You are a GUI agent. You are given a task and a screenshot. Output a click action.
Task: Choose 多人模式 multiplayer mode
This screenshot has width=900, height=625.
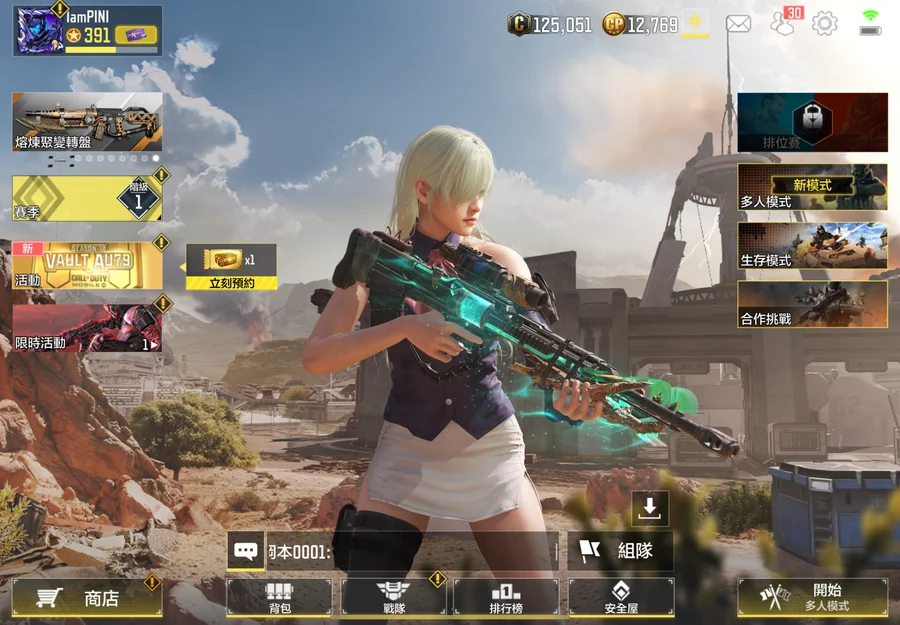tap(812, 188)
